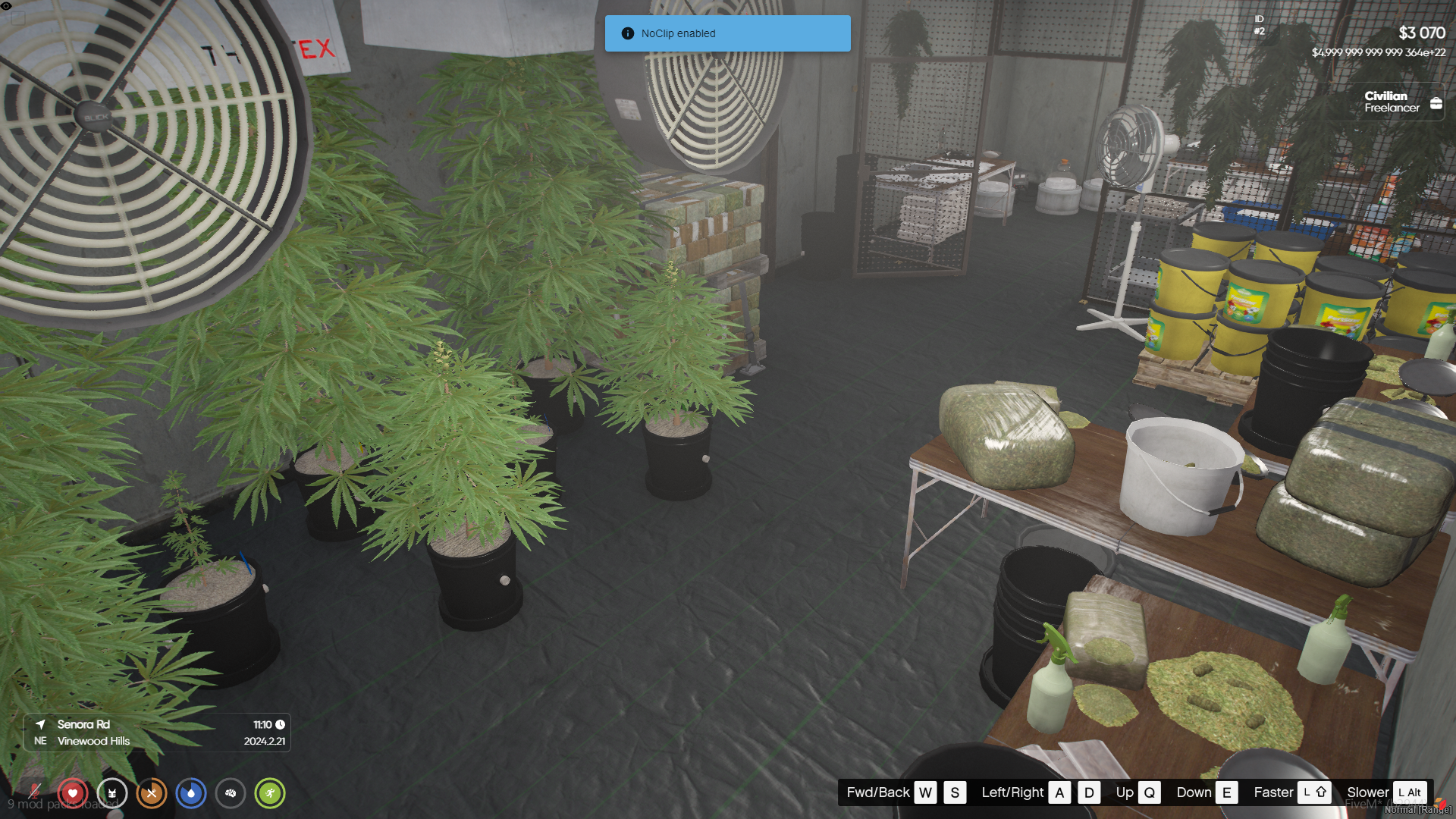Select the brain stress icon
Screen dimensions: 1456x819
pyautogui.click(x=231, y=793)
